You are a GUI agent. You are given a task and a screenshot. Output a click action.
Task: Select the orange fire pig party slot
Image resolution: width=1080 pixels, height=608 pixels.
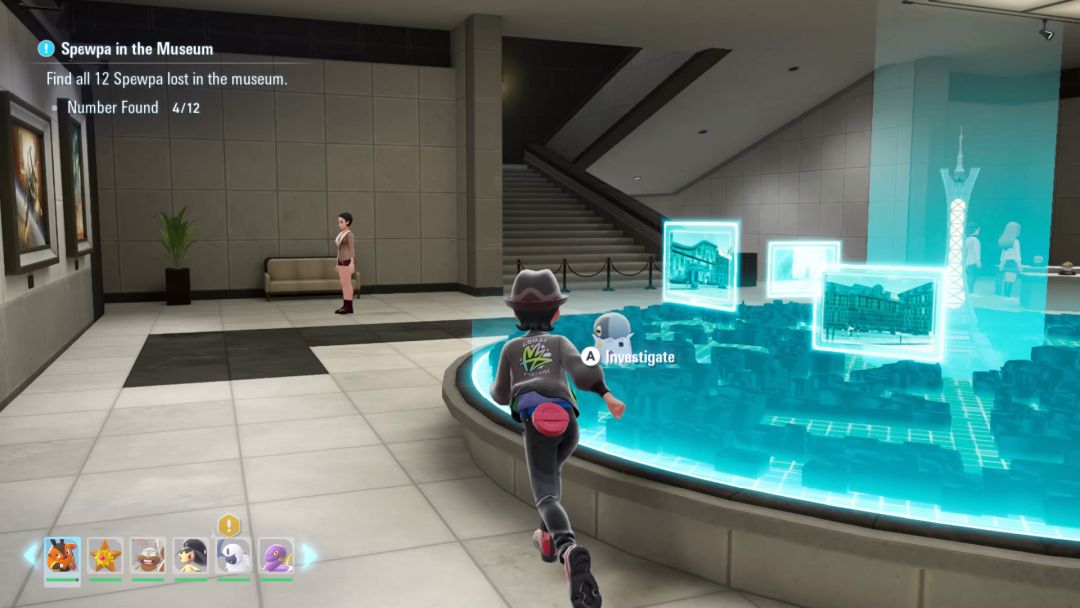tap(62, 556)
